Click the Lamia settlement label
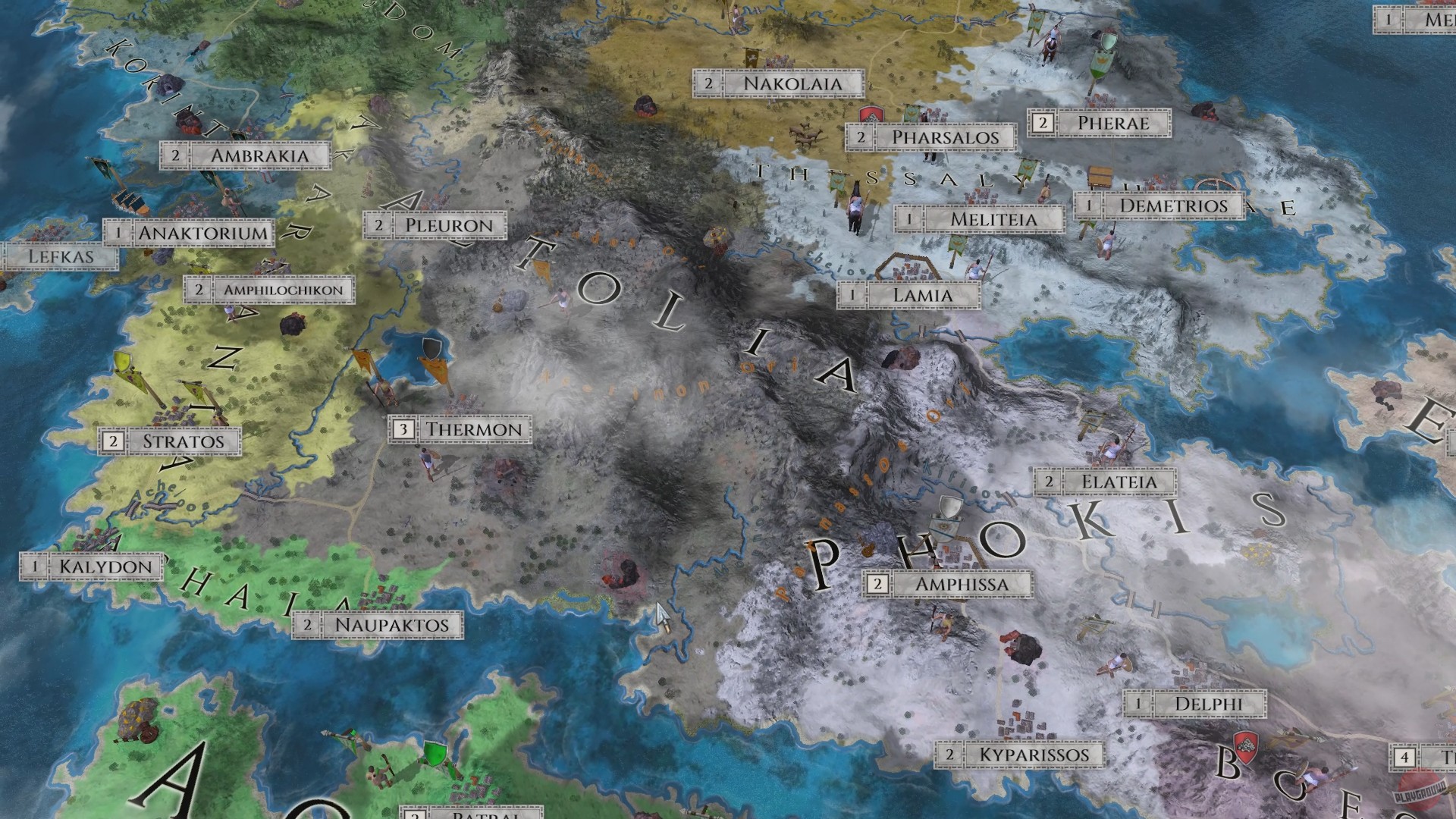The width and height of the screenshot is (1456, 819). [x=921, y=295]
